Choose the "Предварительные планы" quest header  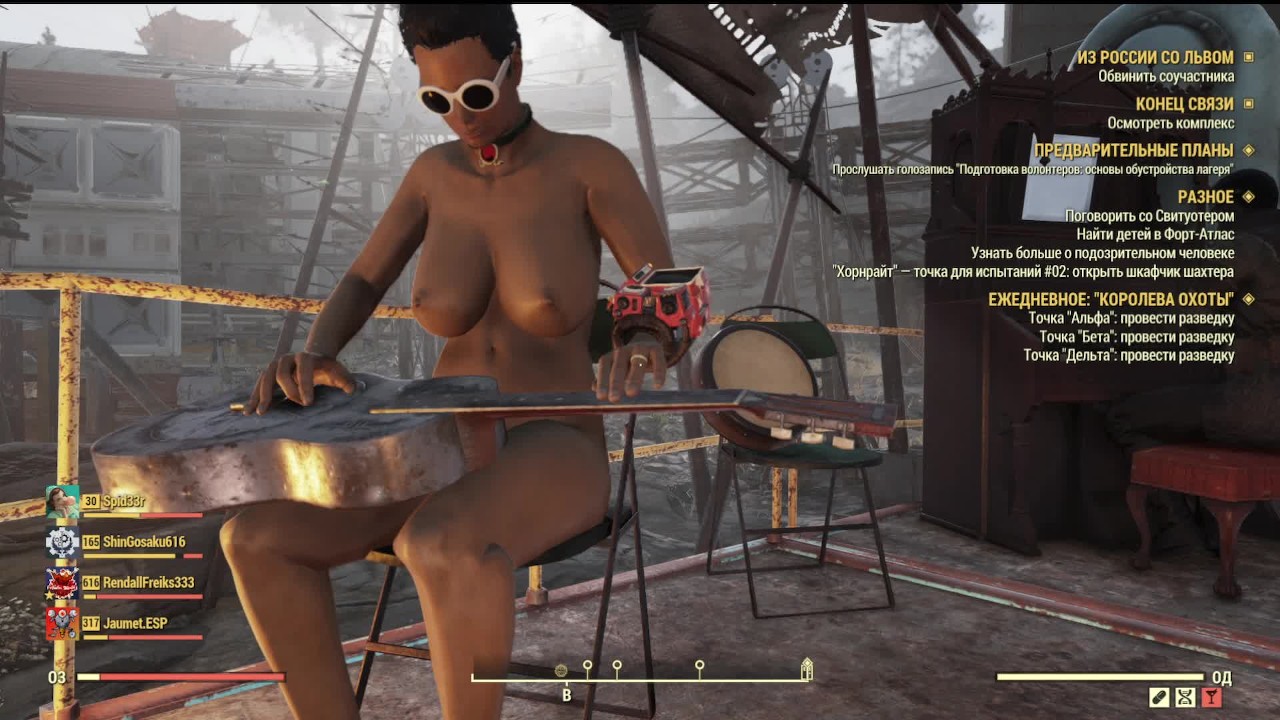1133,151
